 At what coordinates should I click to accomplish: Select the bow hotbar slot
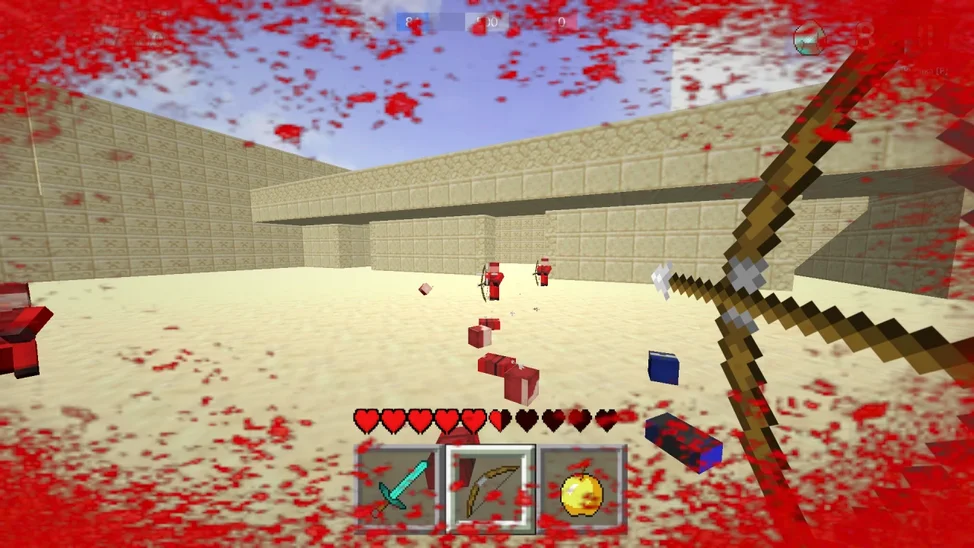pos(491,488)
